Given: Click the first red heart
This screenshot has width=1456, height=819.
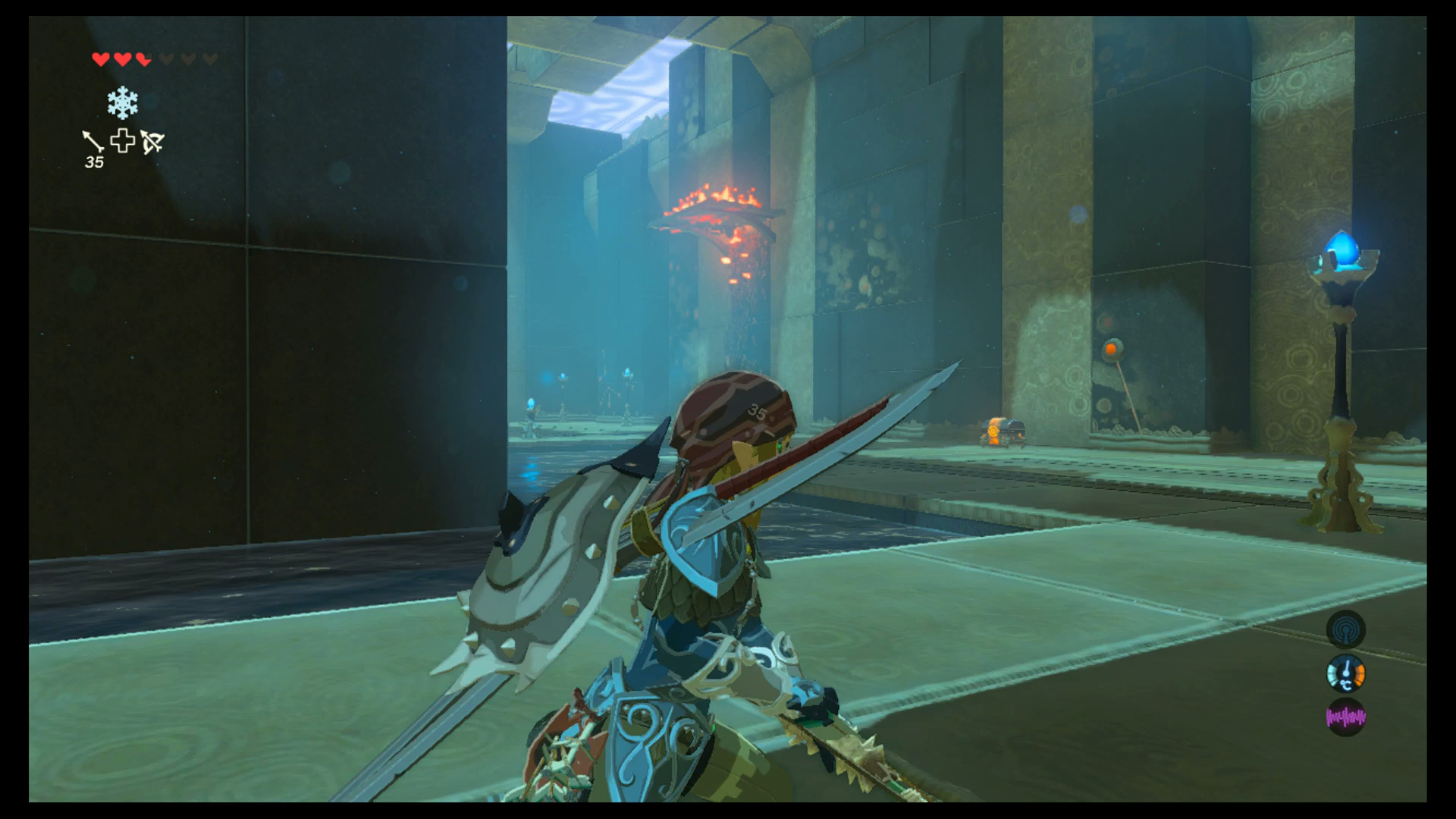Looking at the screenshot, I should (x=101, y=58).
